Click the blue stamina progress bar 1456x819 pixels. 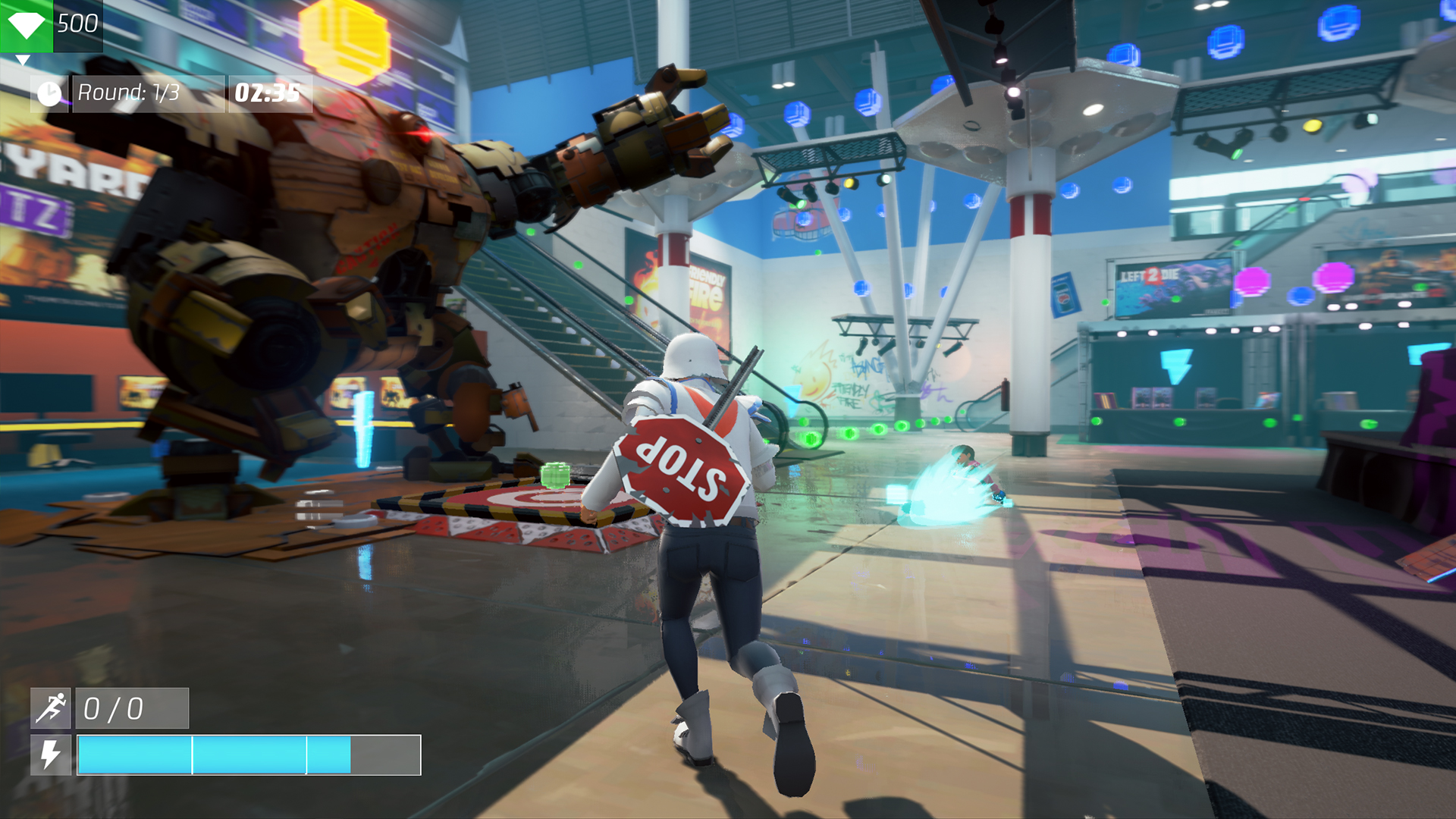(x=212, y=755)
